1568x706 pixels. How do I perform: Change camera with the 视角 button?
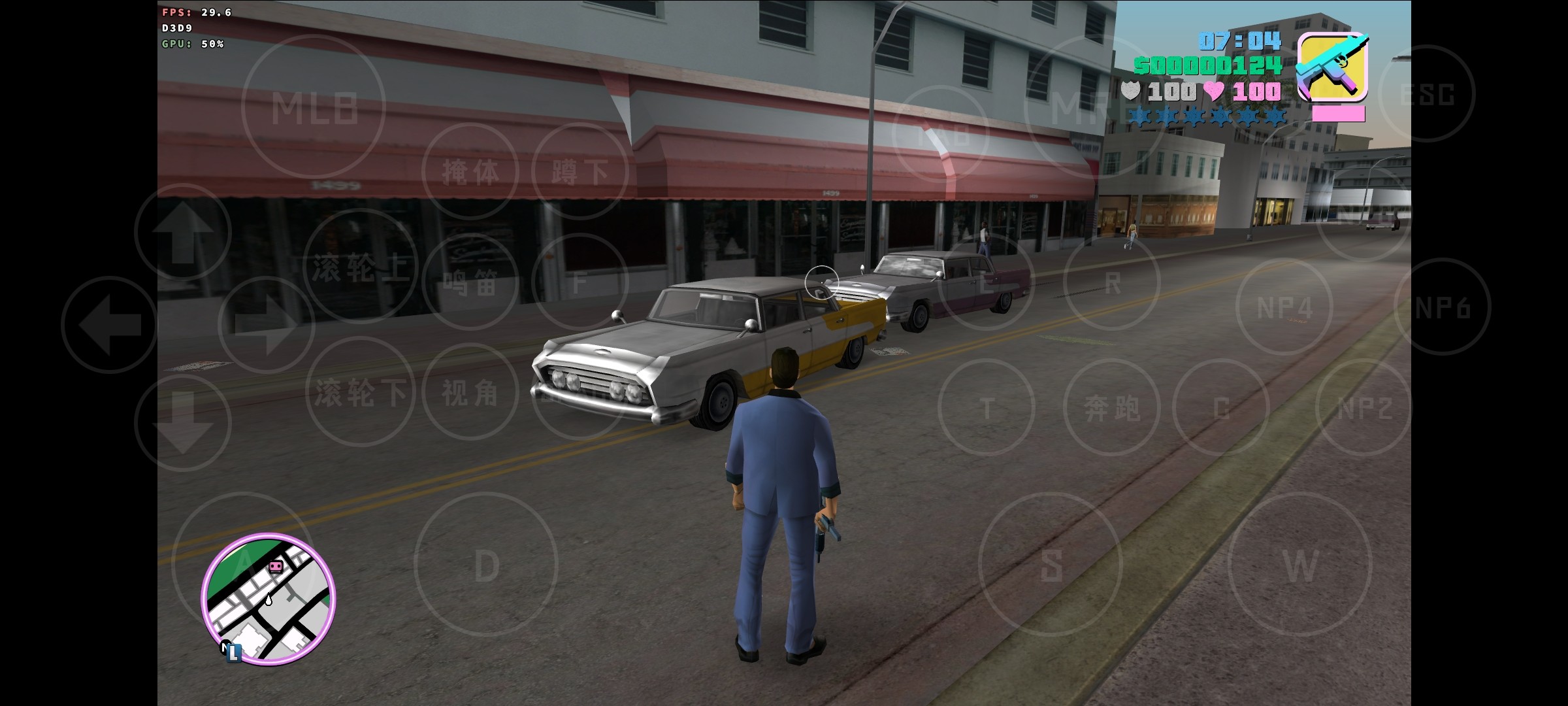470,392
